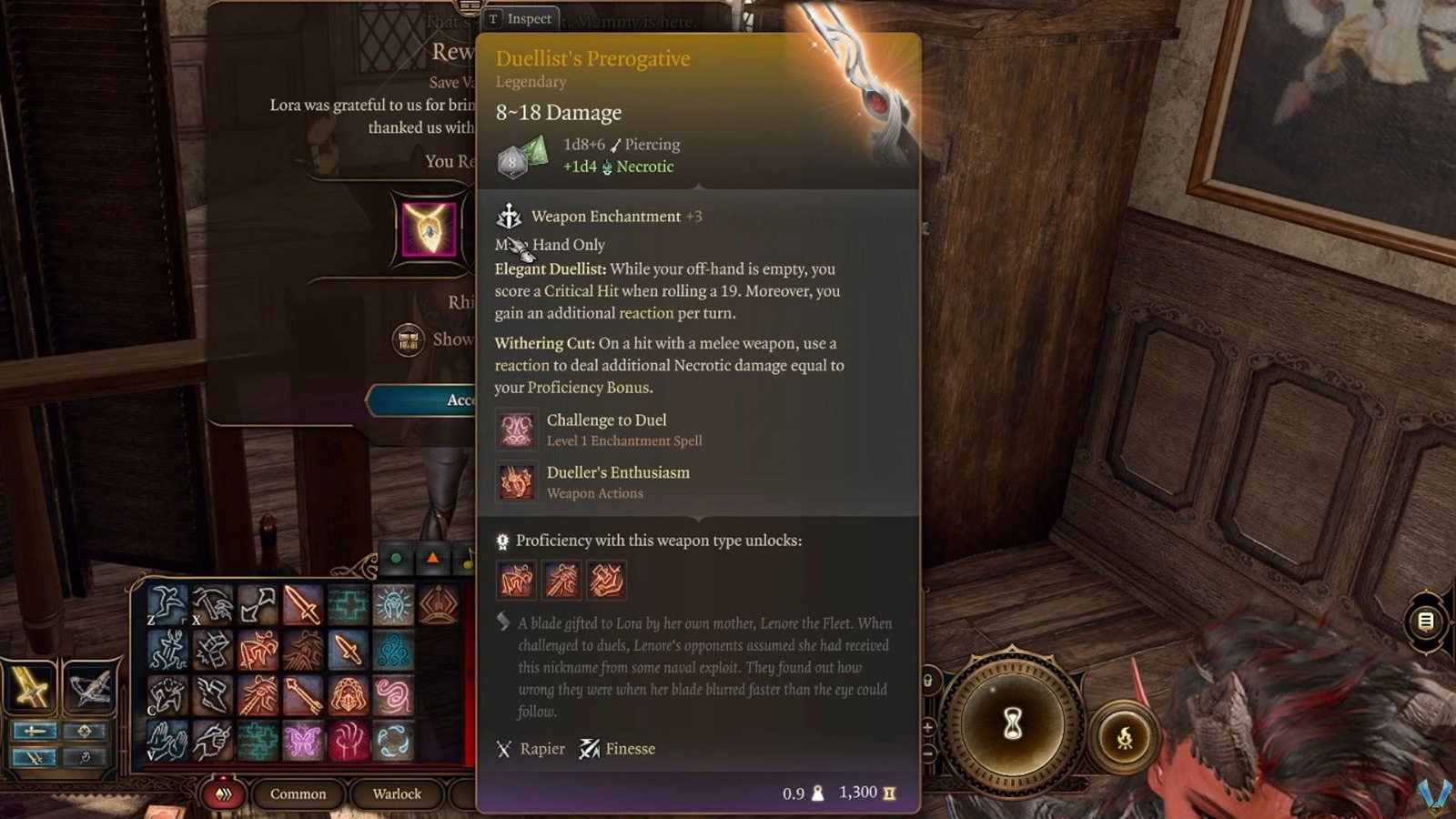Toggle the dual-wielding weapon set switch
Viewport: 1456px width, 819px height.
click(x=35, y=757)
